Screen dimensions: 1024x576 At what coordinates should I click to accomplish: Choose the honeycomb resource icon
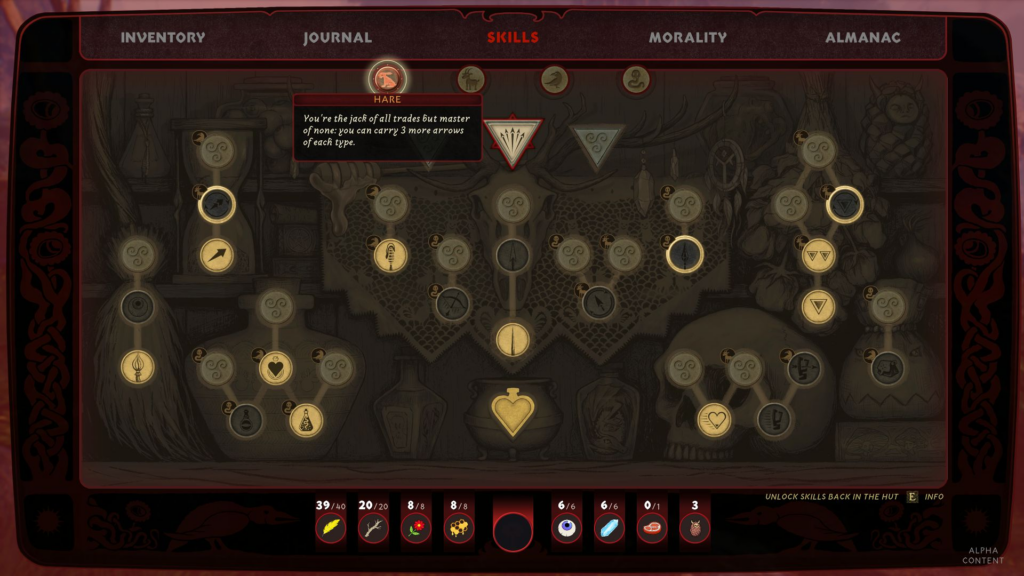point(459,527)
